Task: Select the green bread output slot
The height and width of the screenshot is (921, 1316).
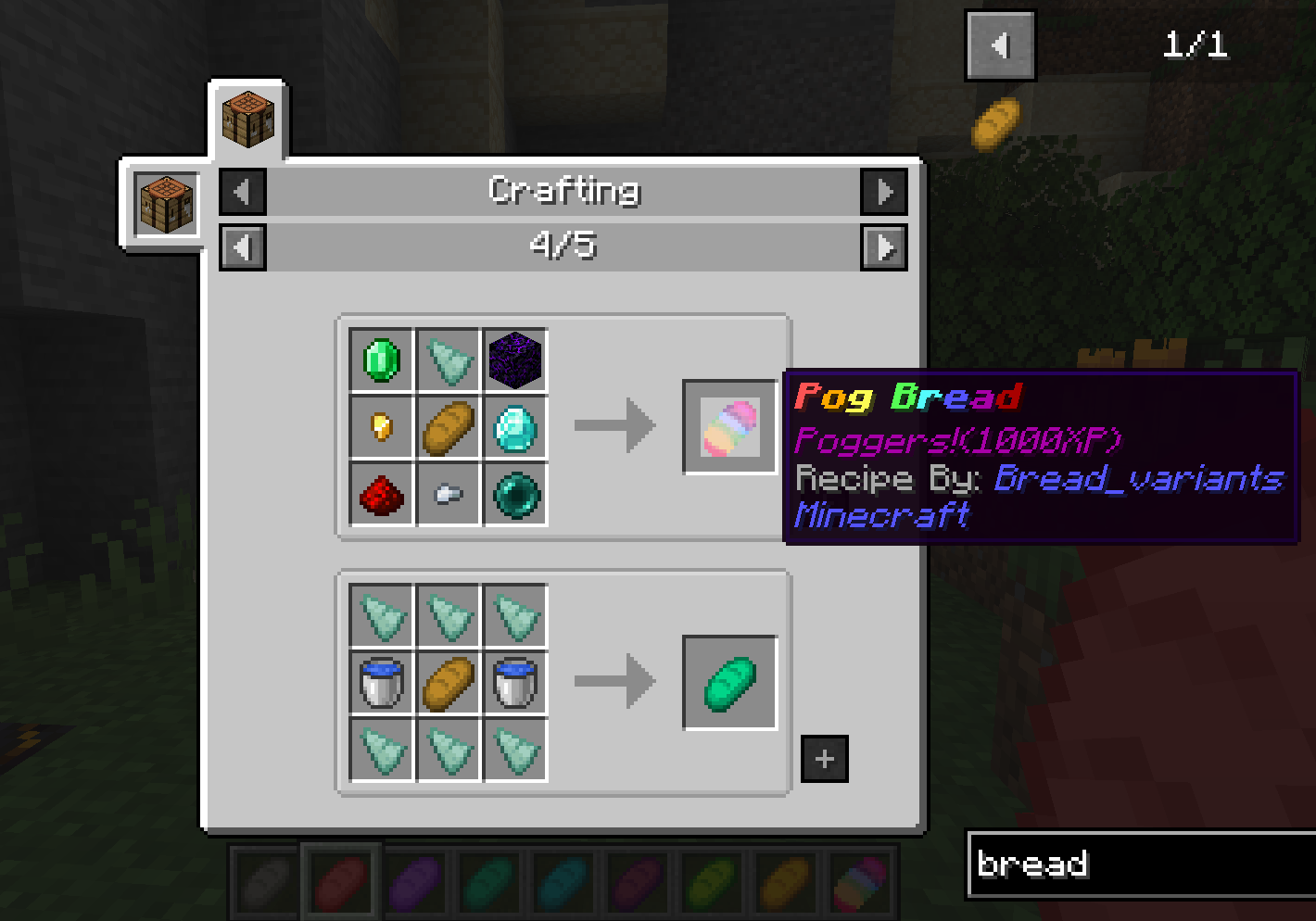Action: coord(730,683)
